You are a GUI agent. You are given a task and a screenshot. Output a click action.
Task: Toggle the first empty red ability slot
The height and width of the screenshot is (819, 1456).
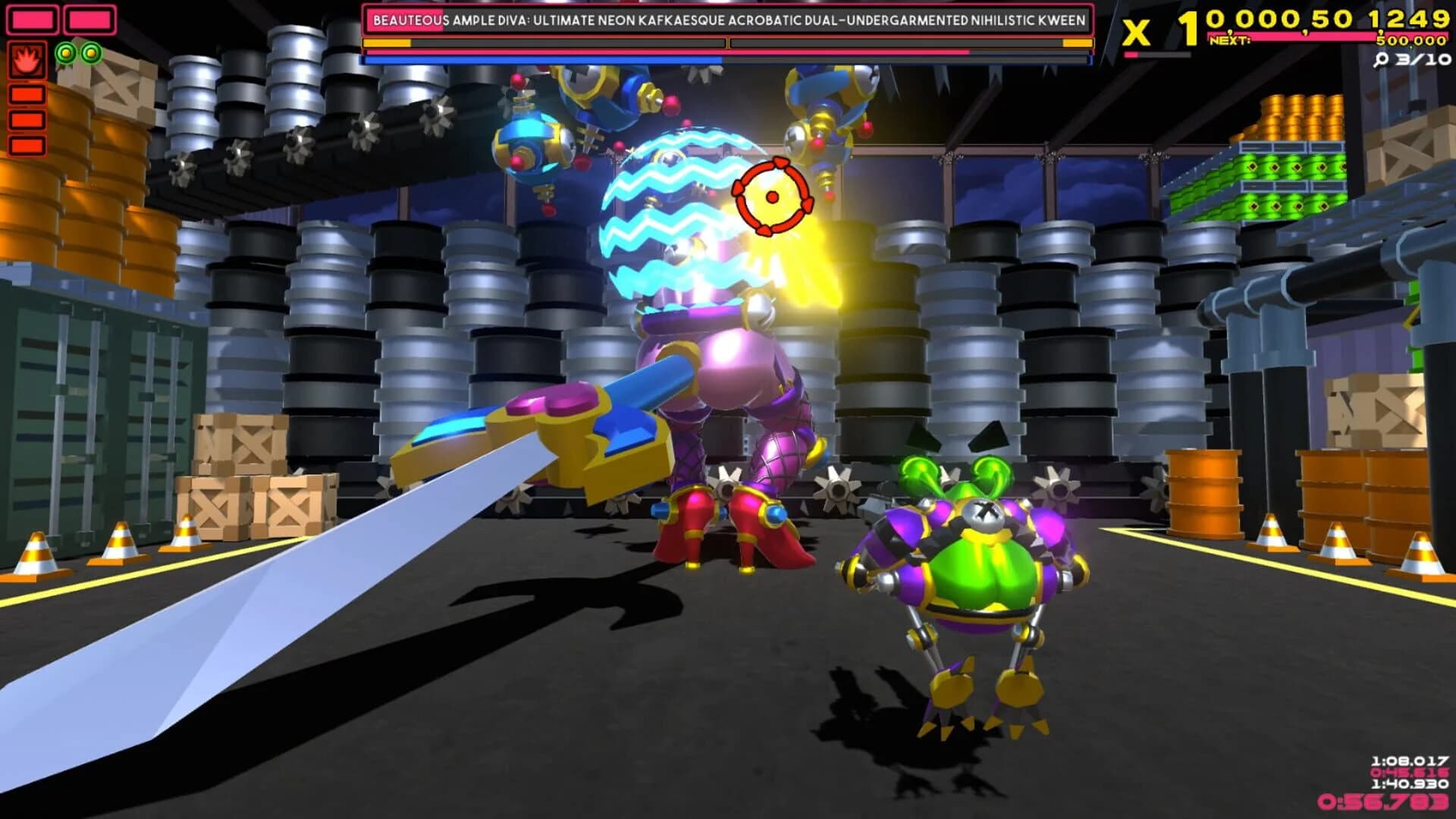pyautogui.click(x=27, y=93)
